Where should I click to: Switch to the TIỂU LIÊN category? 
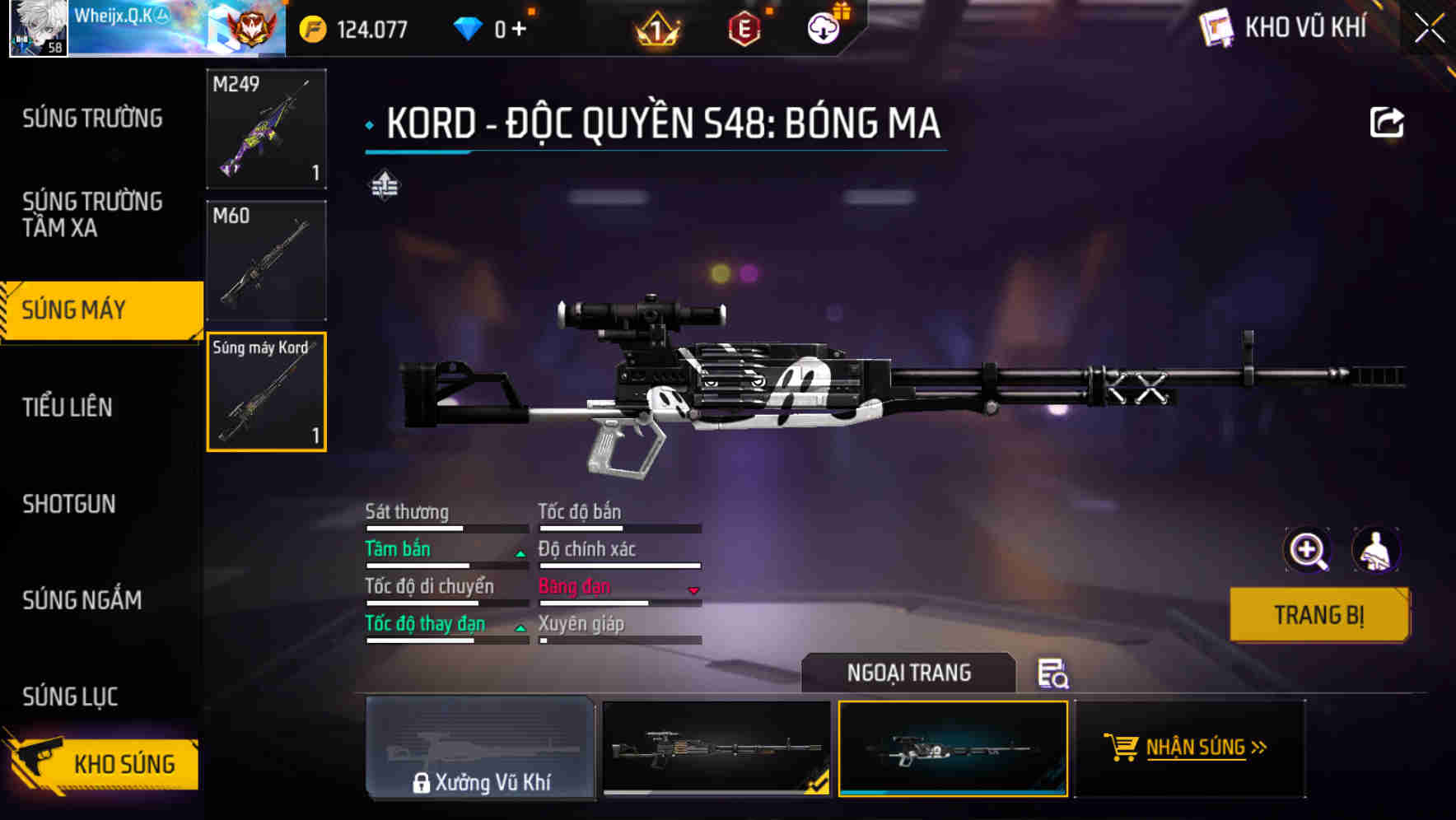69,407
